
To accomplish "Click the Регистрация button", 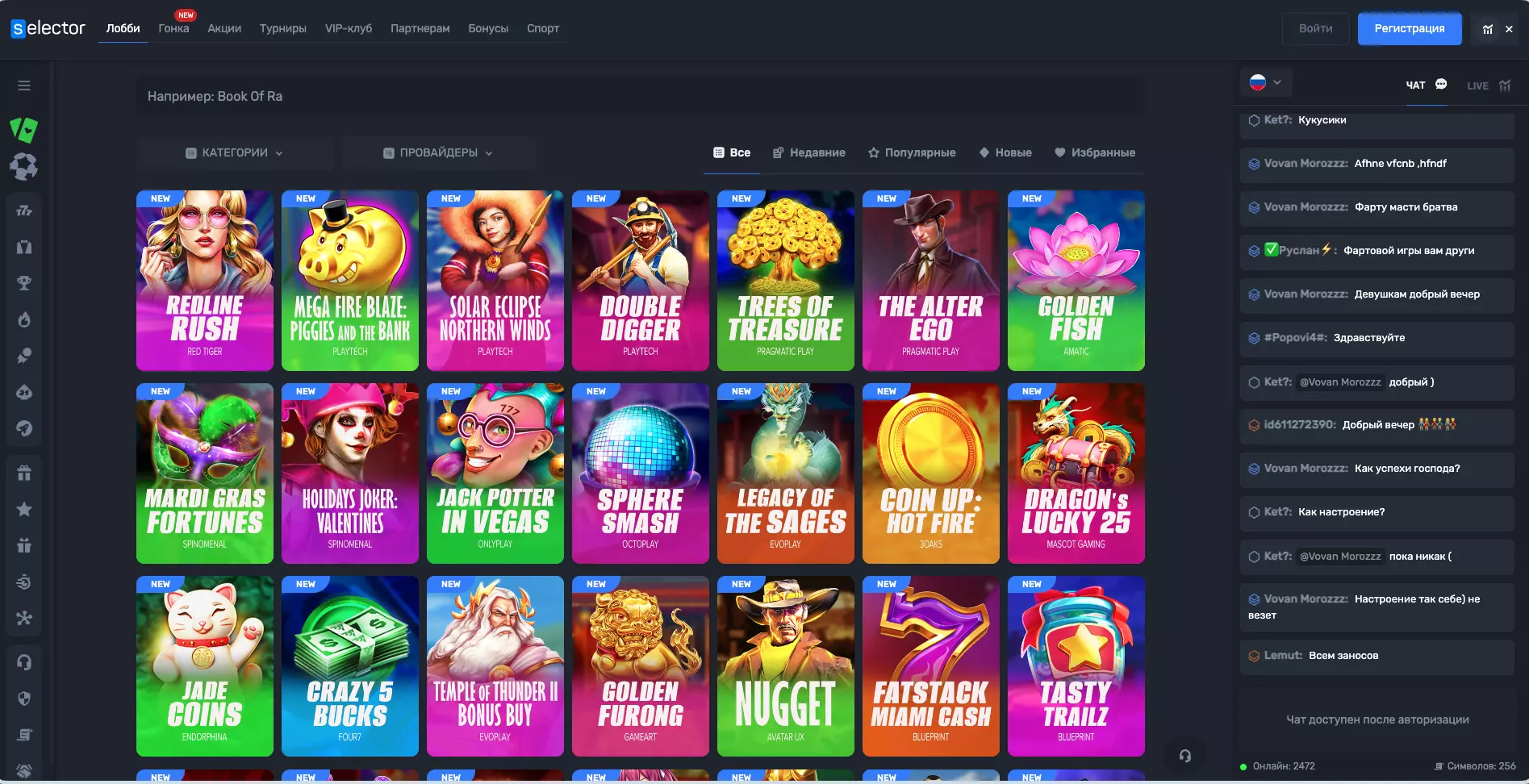I will (1409, 28).
